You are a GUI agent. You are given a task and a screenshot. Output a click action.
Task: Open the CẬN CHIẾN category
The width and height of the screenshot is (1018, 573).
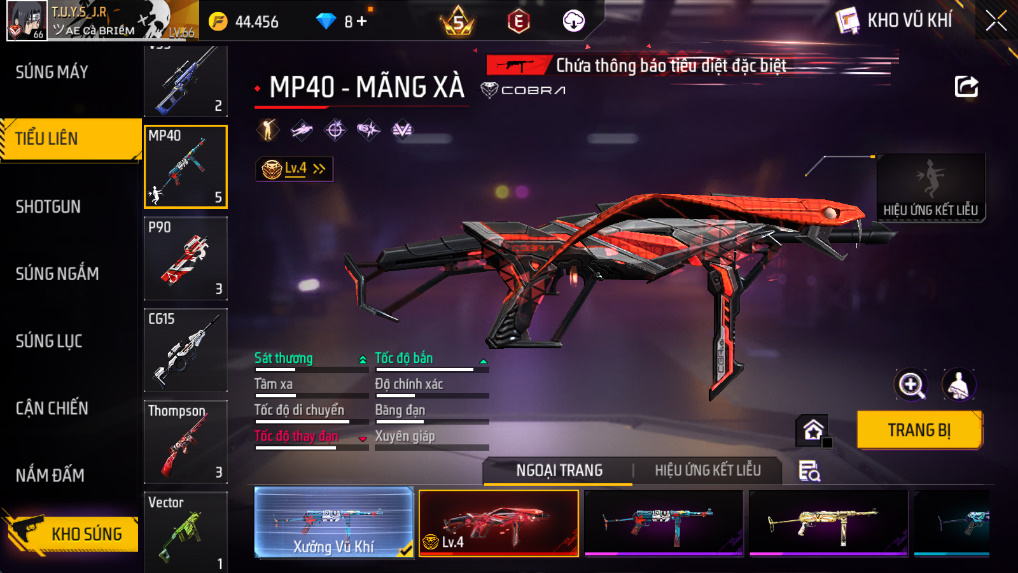click(52, 408)
